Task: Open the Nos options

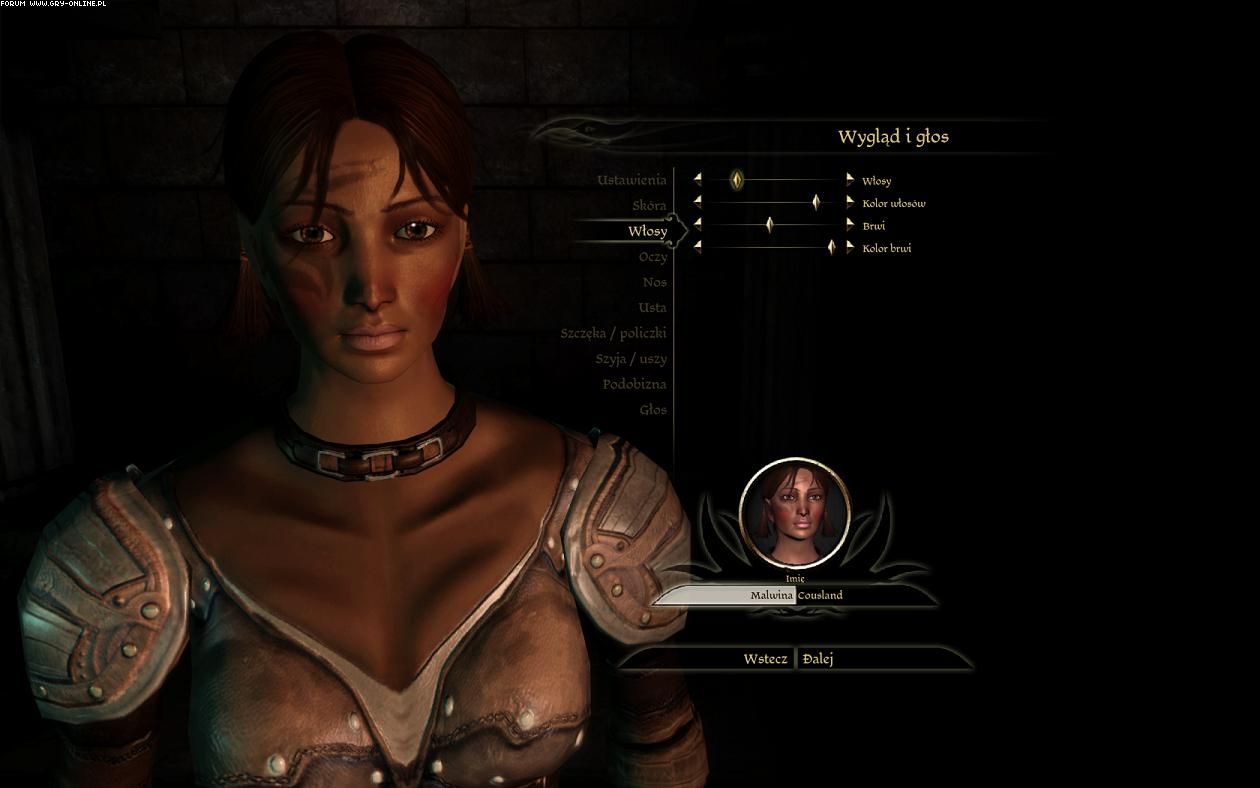Action: (654, 282)
